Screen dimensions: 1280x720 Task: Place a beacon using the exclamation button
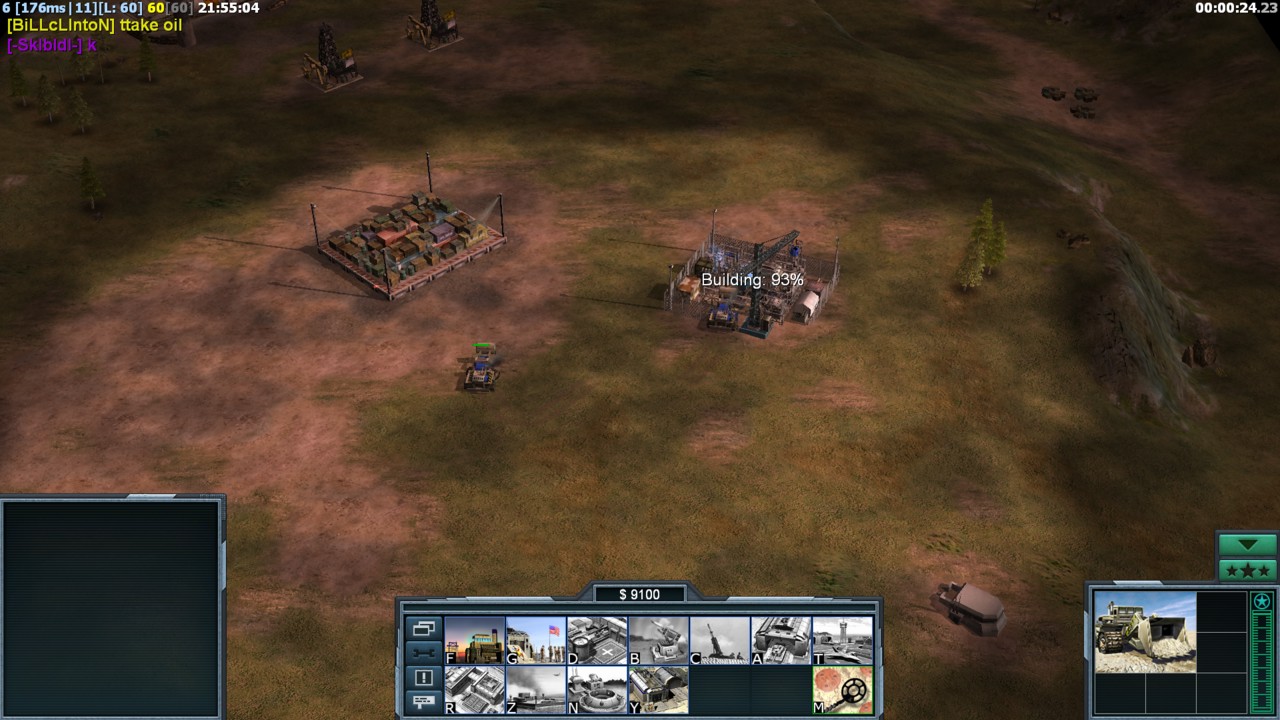click(x=423, y=677)
